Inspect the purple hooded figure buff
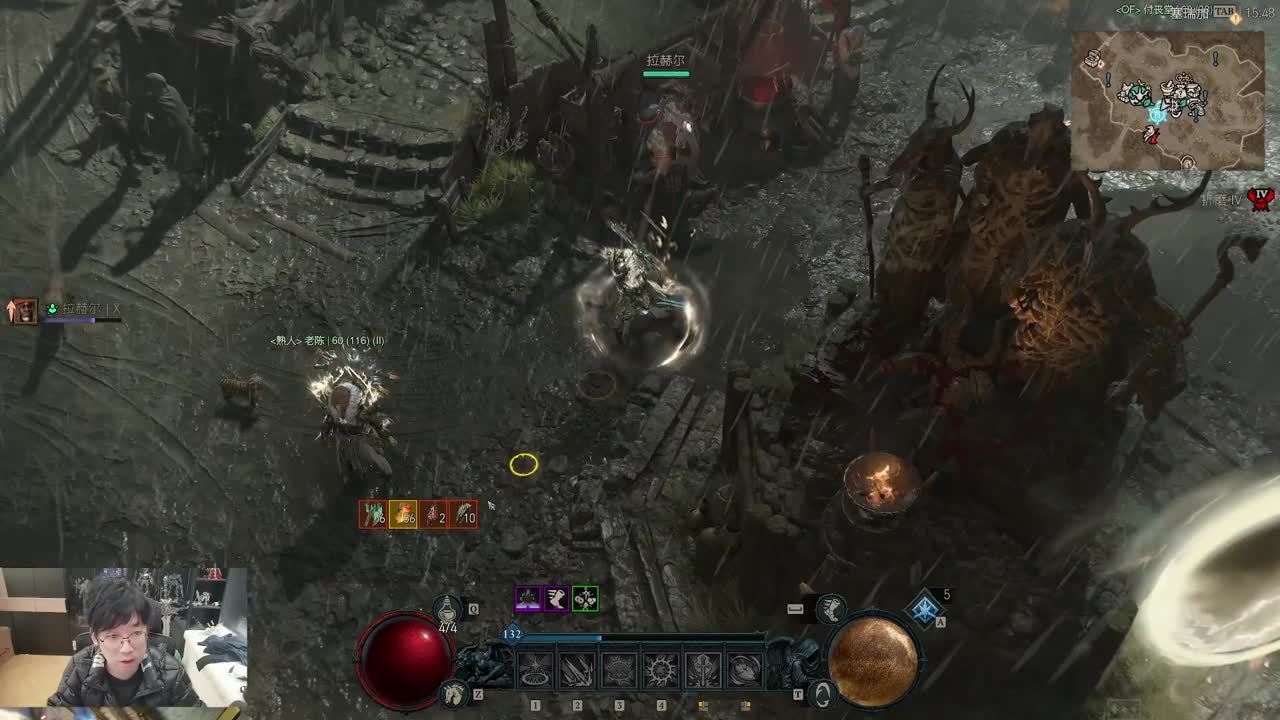This screenshot has width=1280, height=720. (528, 599)
